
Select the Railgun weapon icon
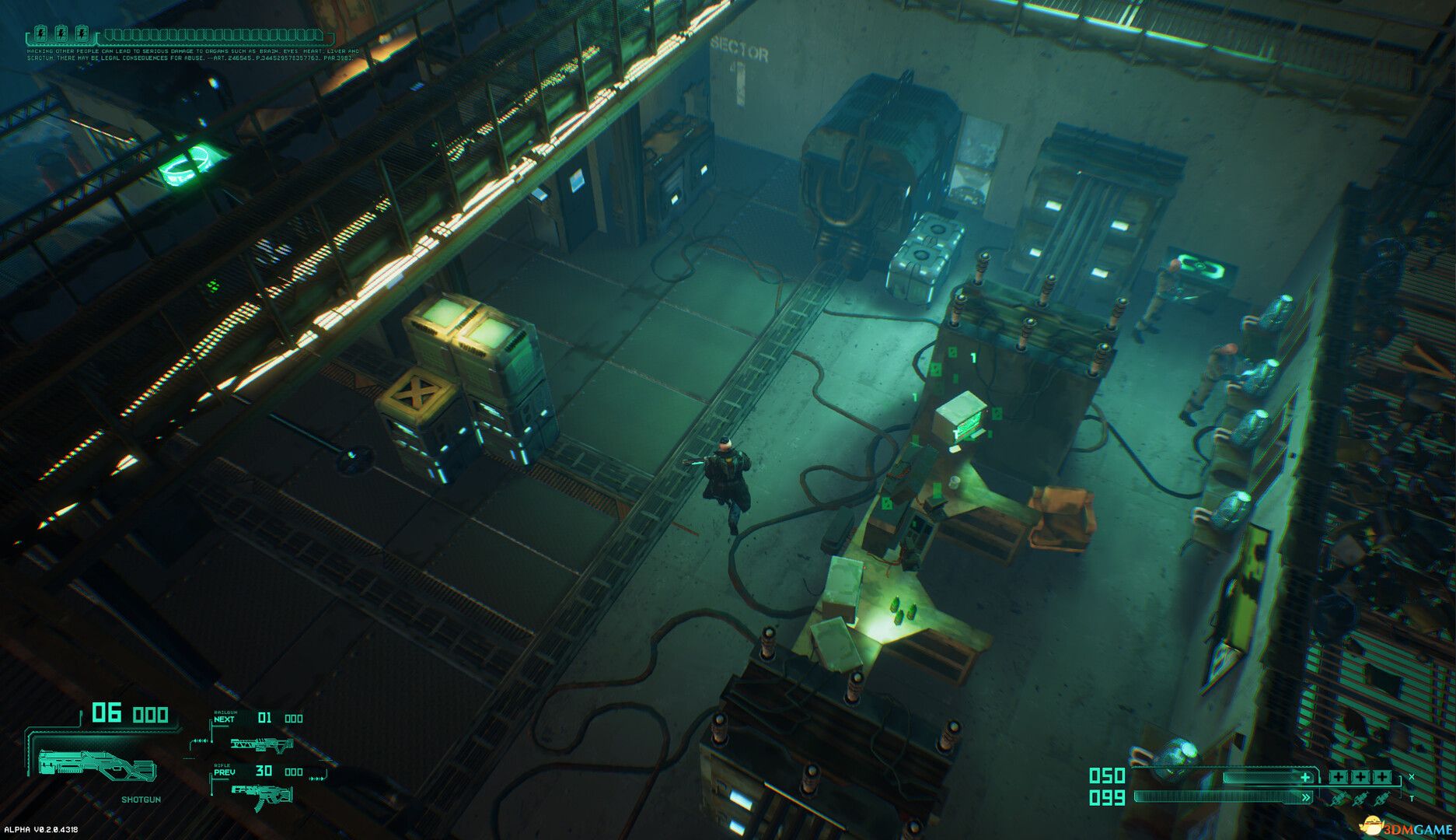pyautogui.click(x=261, y=744)
